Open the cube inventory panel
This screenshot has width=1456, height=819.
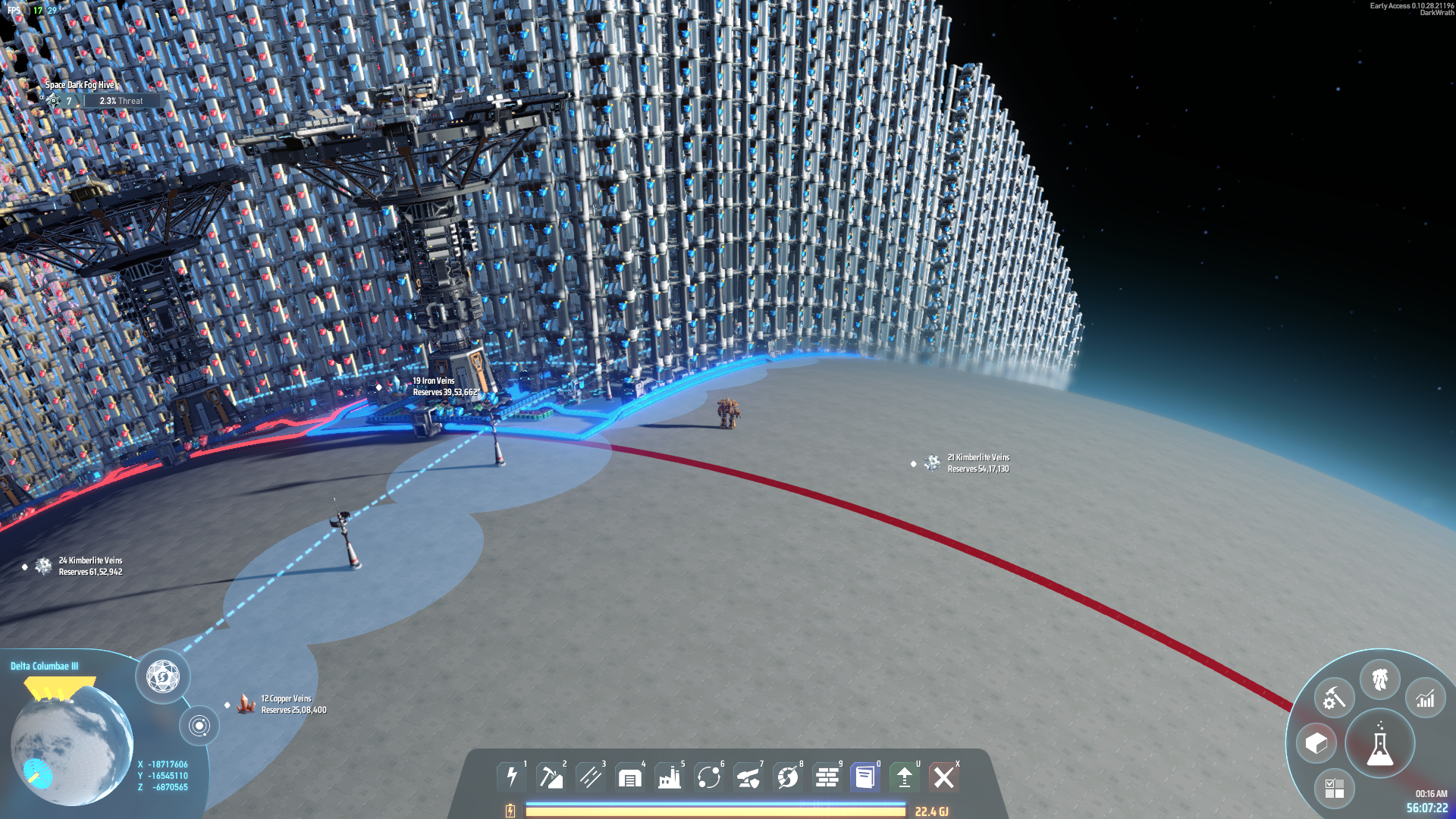(x=1316, y=743)
